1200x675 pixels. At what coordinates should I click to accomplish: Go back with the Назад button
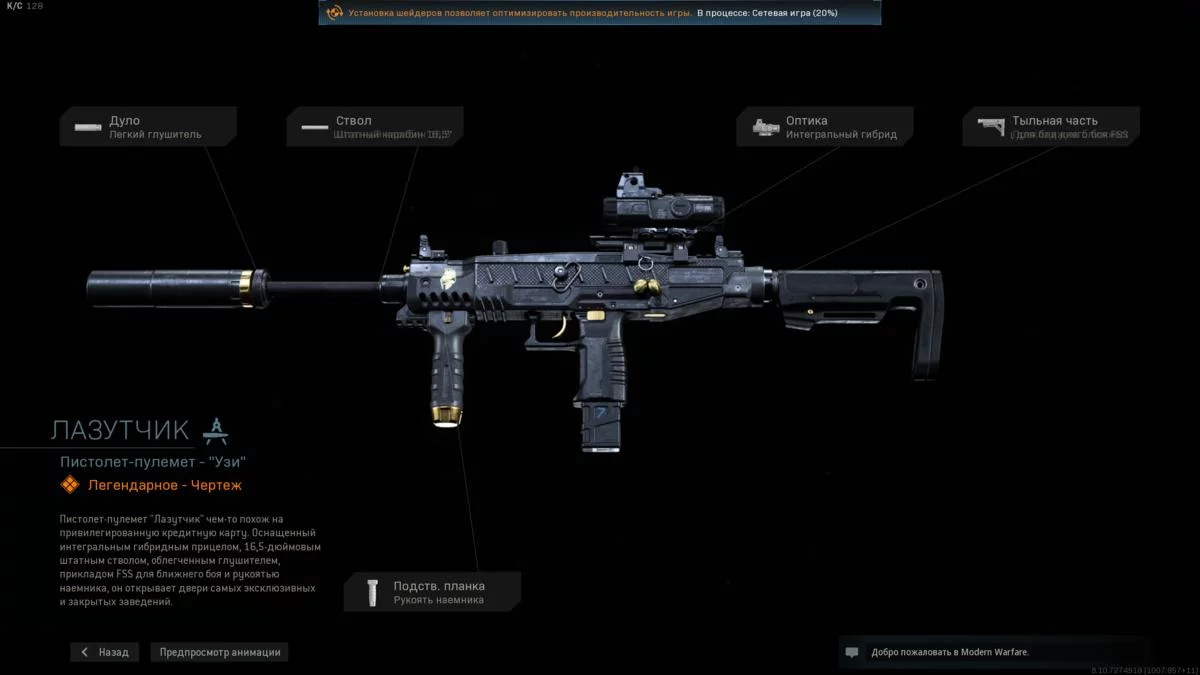(105, 652)
